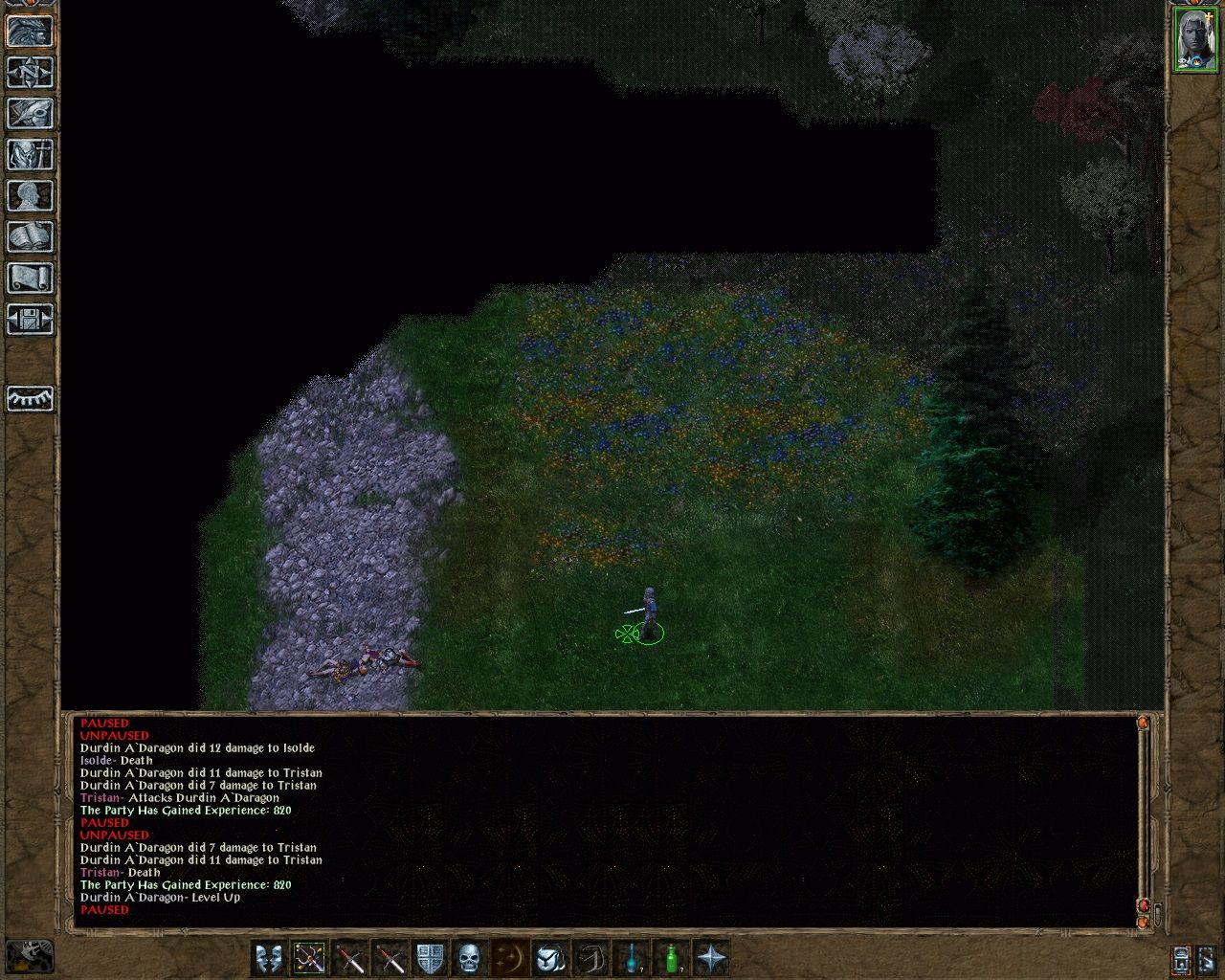The width and height of the screenshot is (1225, 980).
Task: Activate the talk masks action
Action: (269, 958)
